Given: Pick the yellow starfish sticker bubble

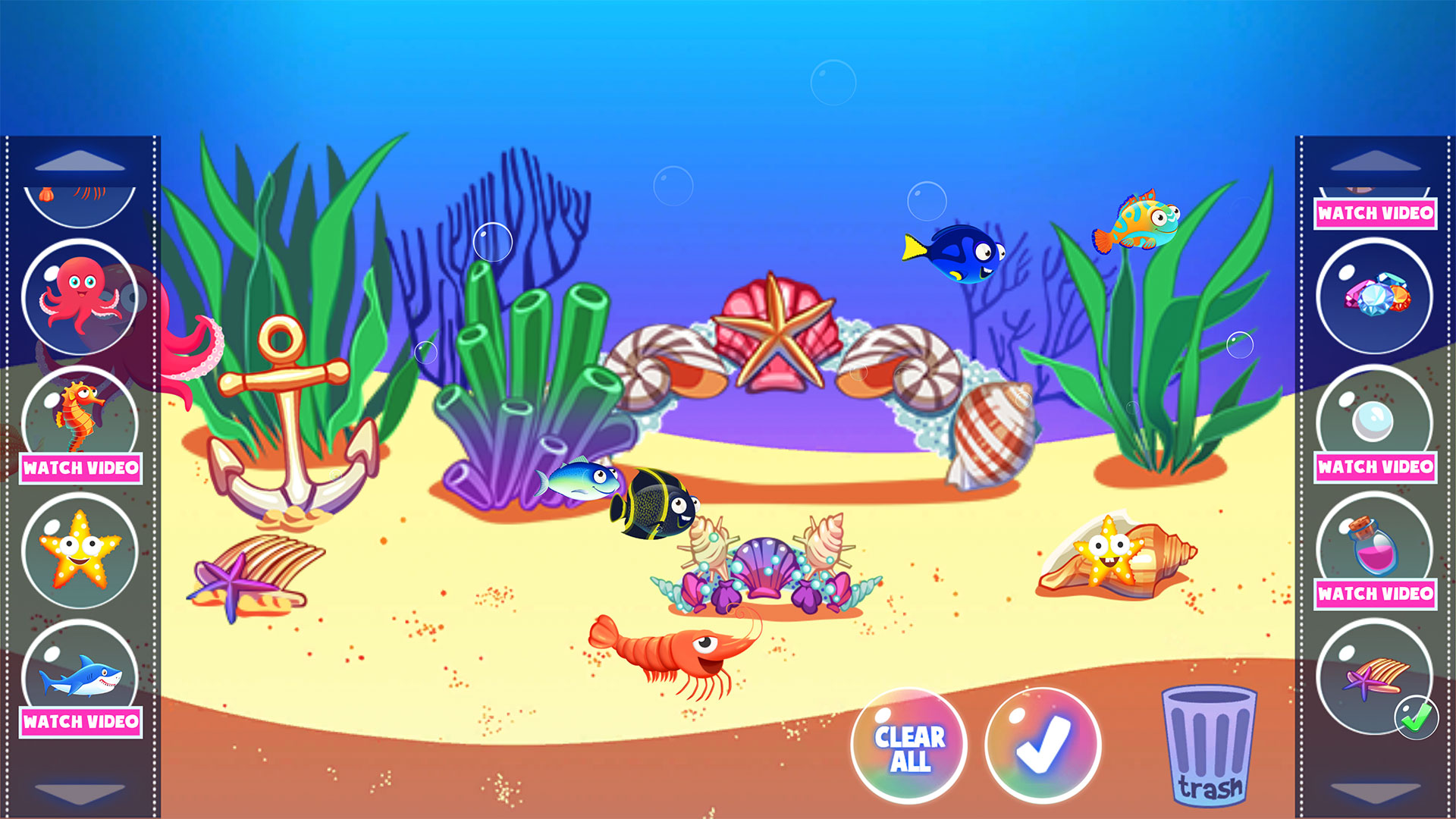Looking at the screenshot, I should click(80, 551).
